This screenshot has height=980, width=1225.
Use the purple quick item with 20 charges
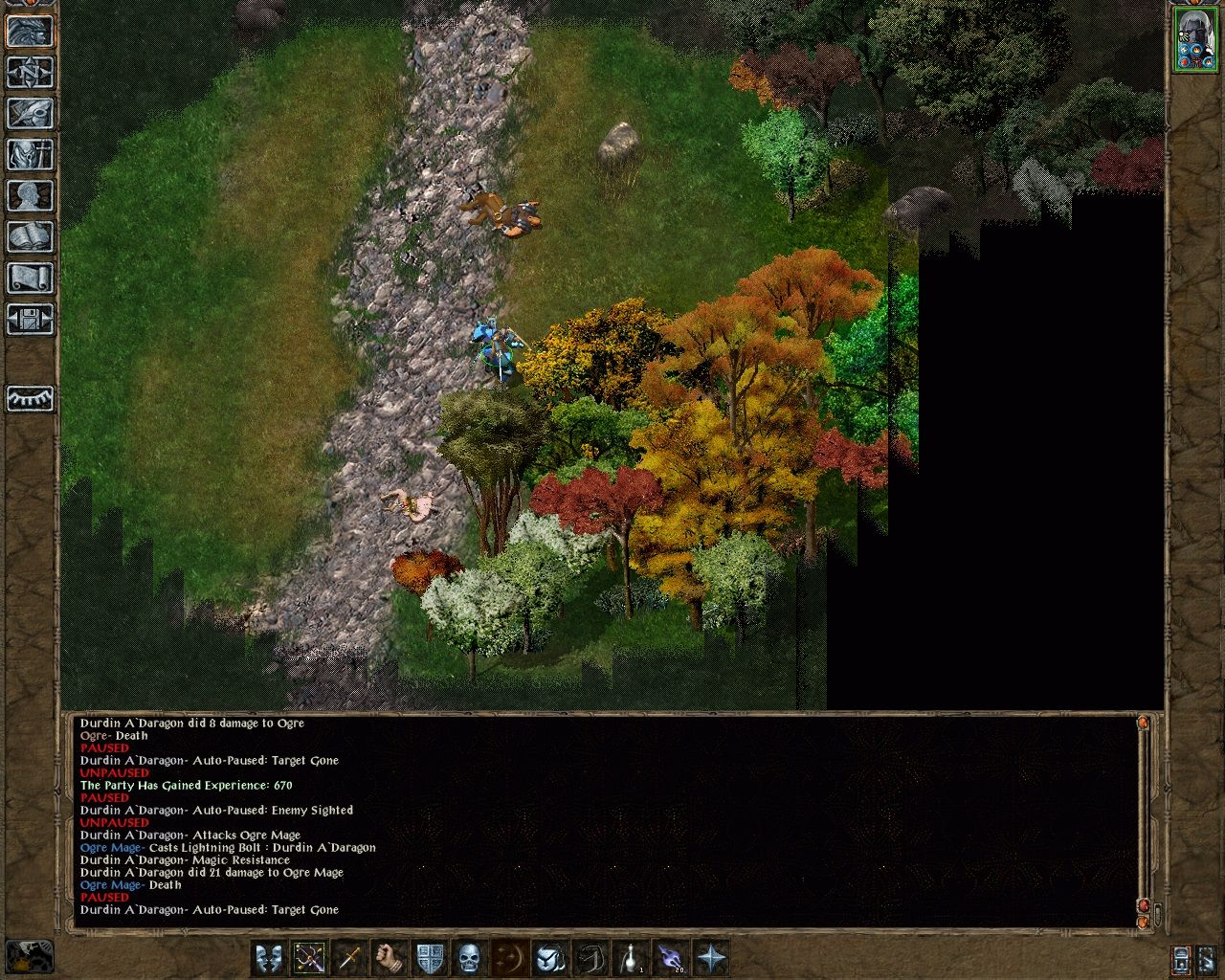[x=671, y=957]
